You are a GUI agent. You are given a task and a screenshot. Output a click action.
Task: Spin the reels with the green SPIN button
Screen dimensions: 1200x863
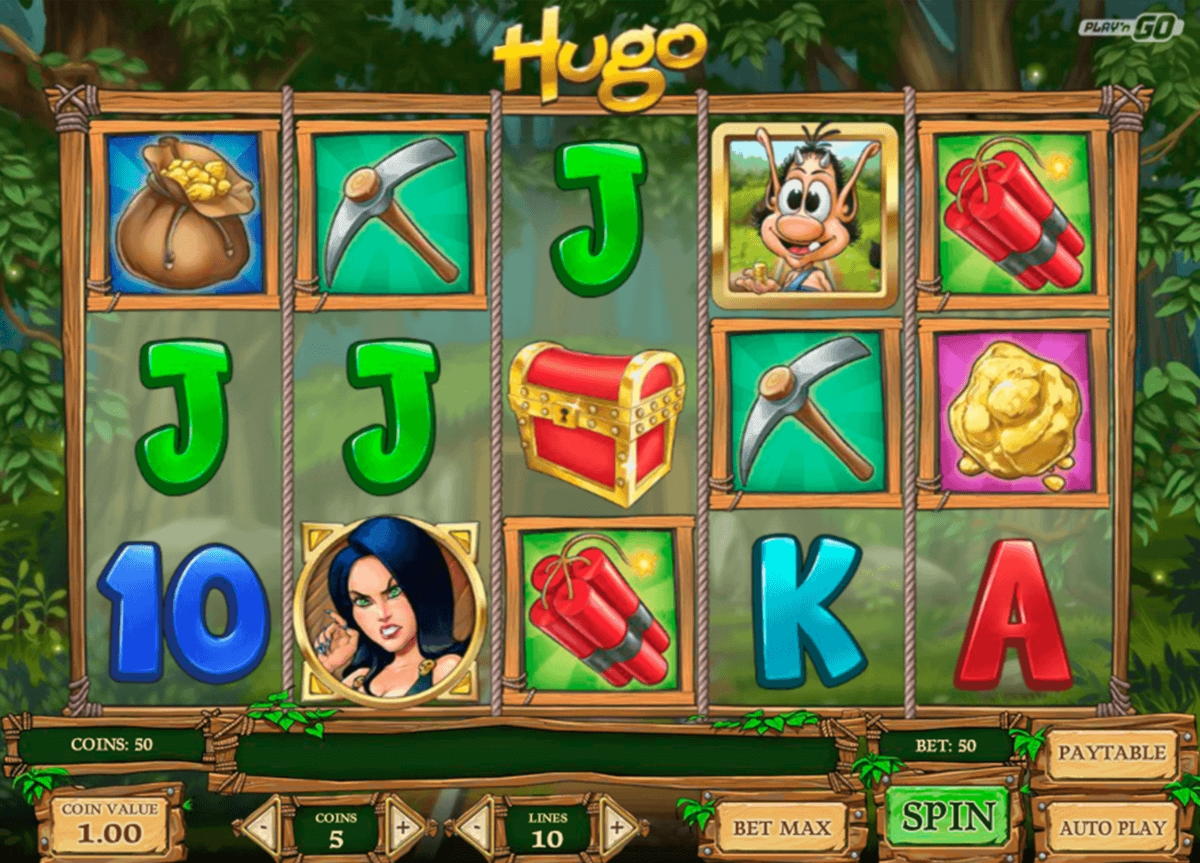946,817
